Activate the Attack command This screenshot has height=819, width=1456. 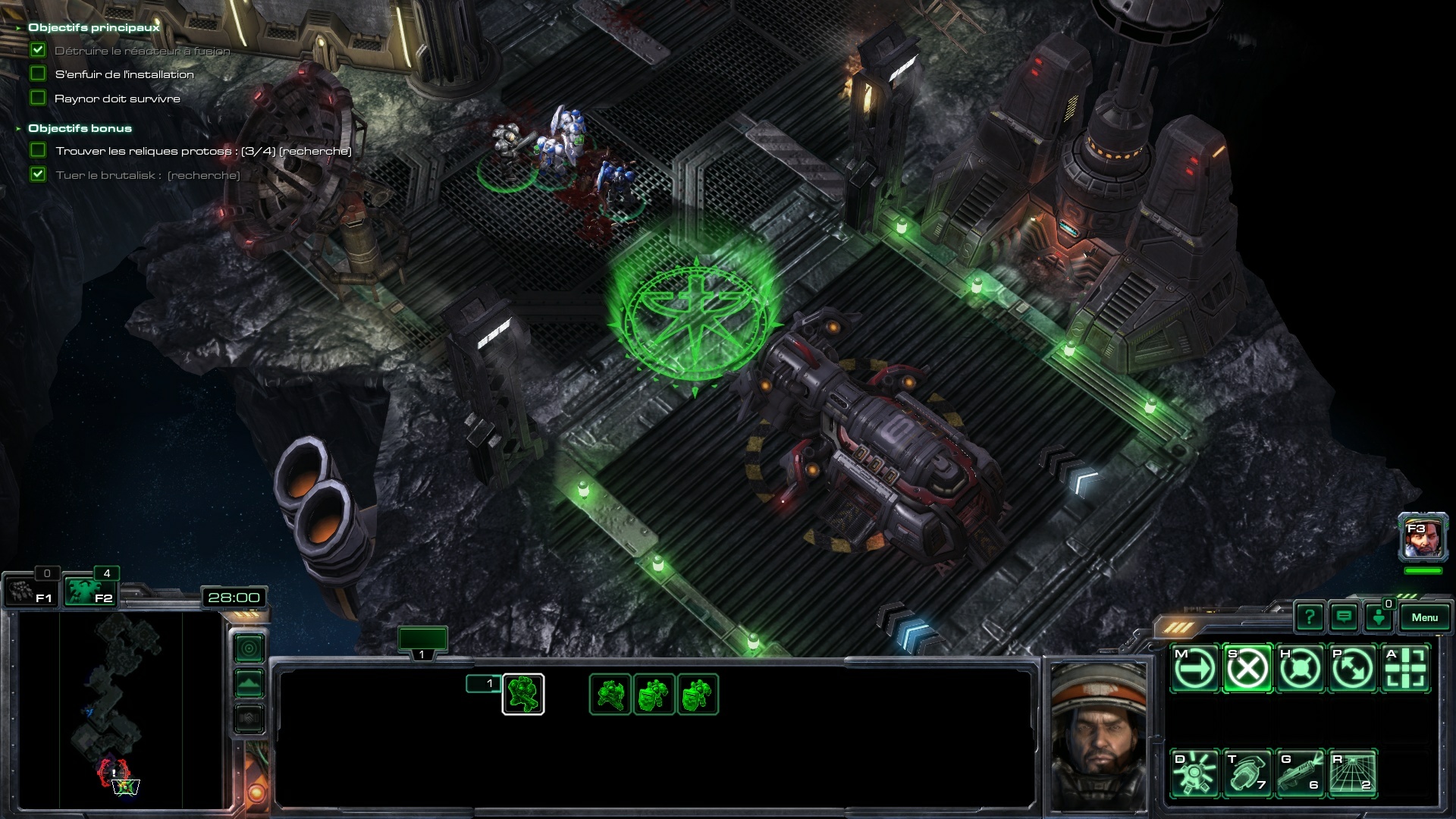click(1406, 668)
